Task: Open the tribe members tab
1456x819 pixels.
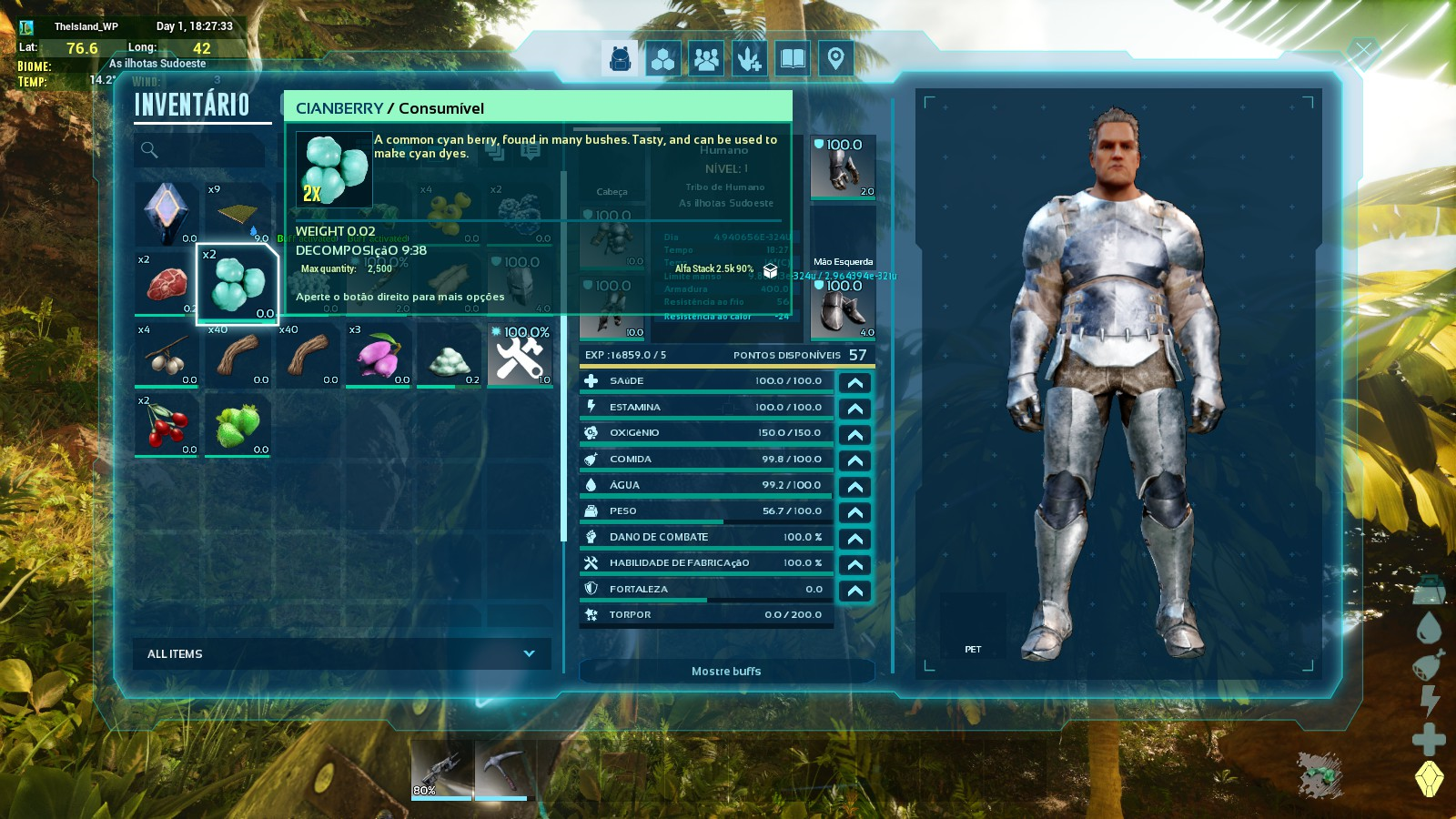Action: click(706, 59)
